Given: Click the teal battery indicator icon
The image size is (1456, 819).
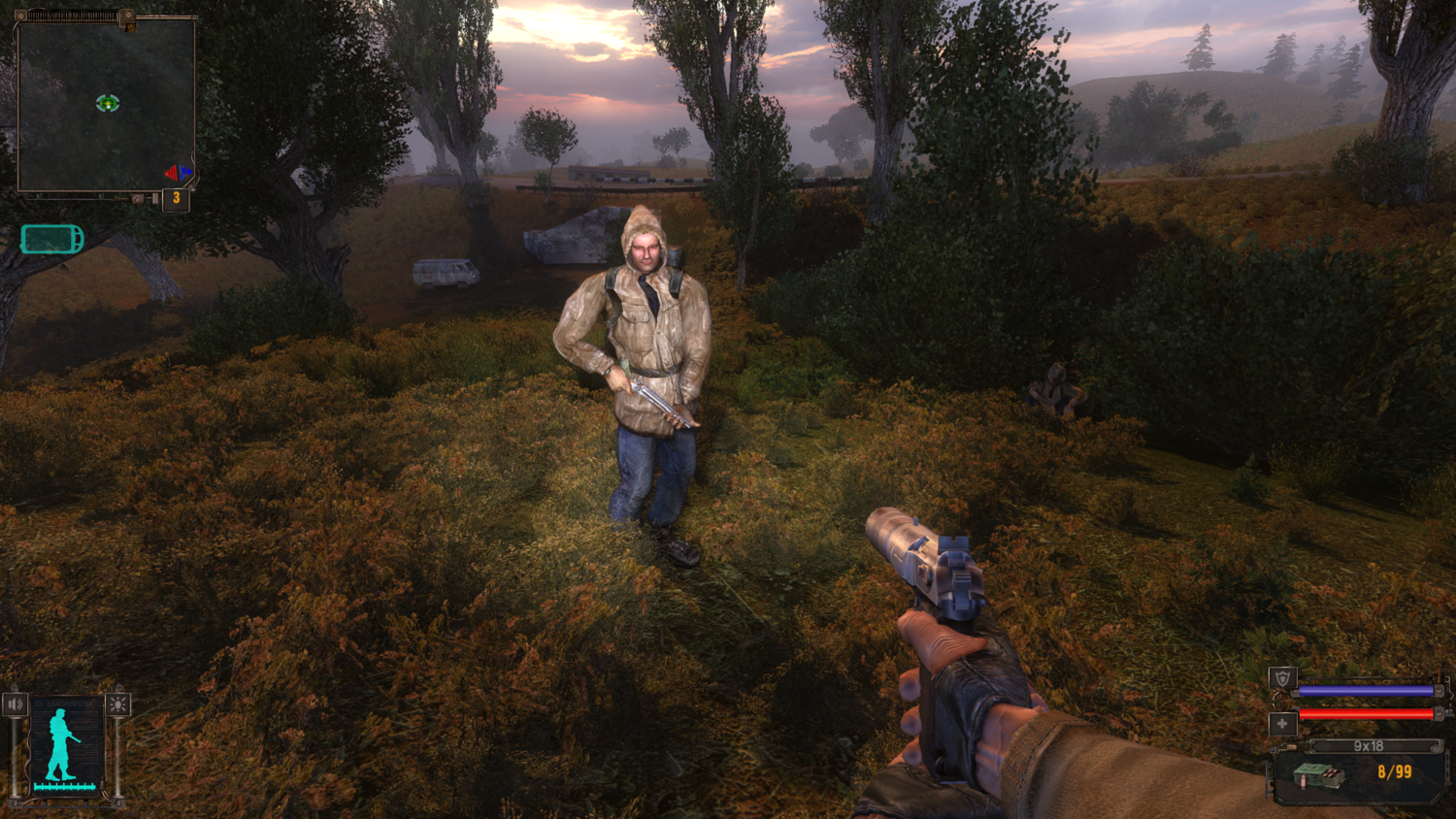Looking at the screenshot, I should point(52,239).
